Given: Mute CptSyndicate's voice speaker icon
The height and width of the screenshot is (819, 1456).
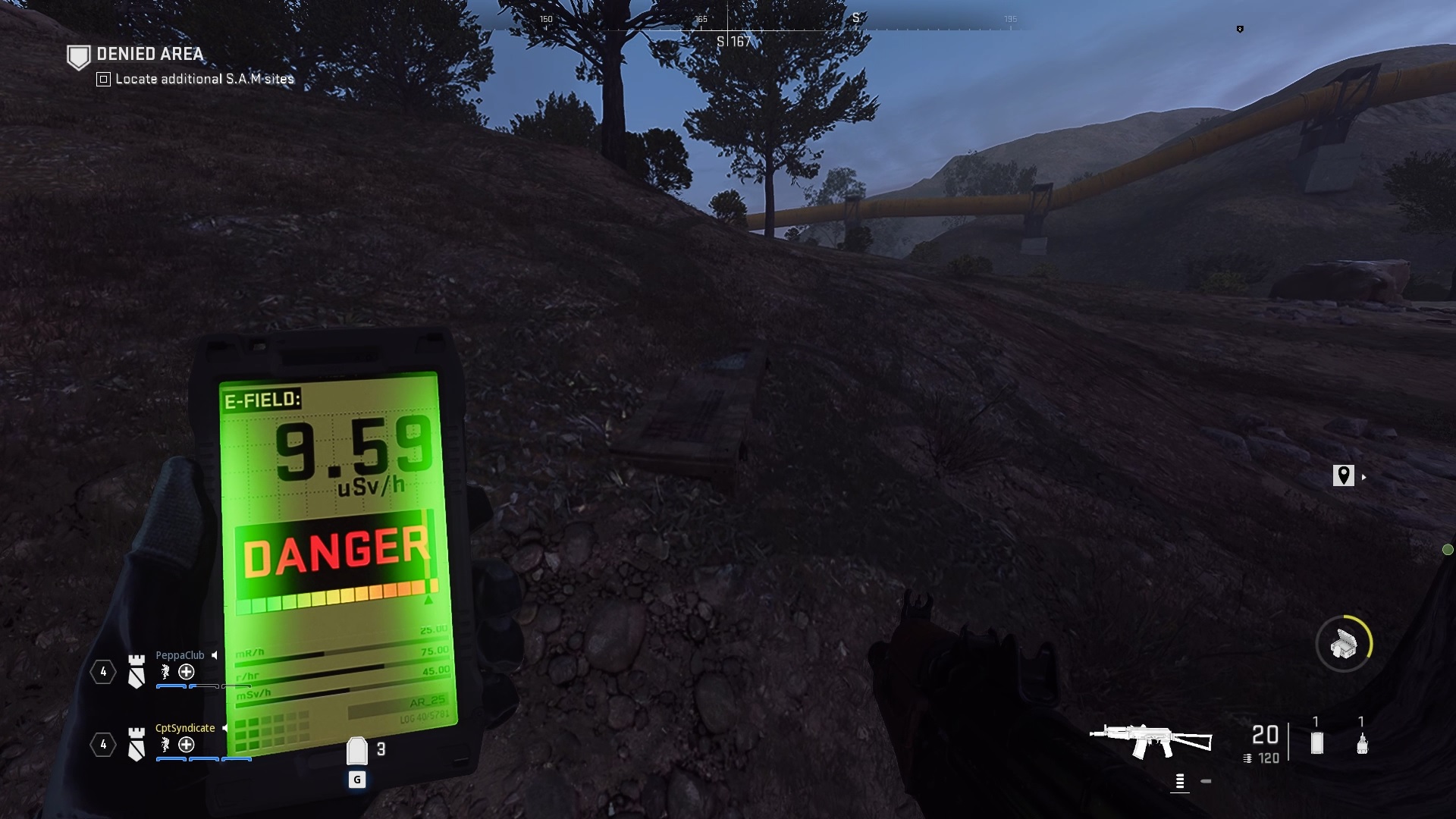Looking at the screenshot, I should click(x=224, y=729).
